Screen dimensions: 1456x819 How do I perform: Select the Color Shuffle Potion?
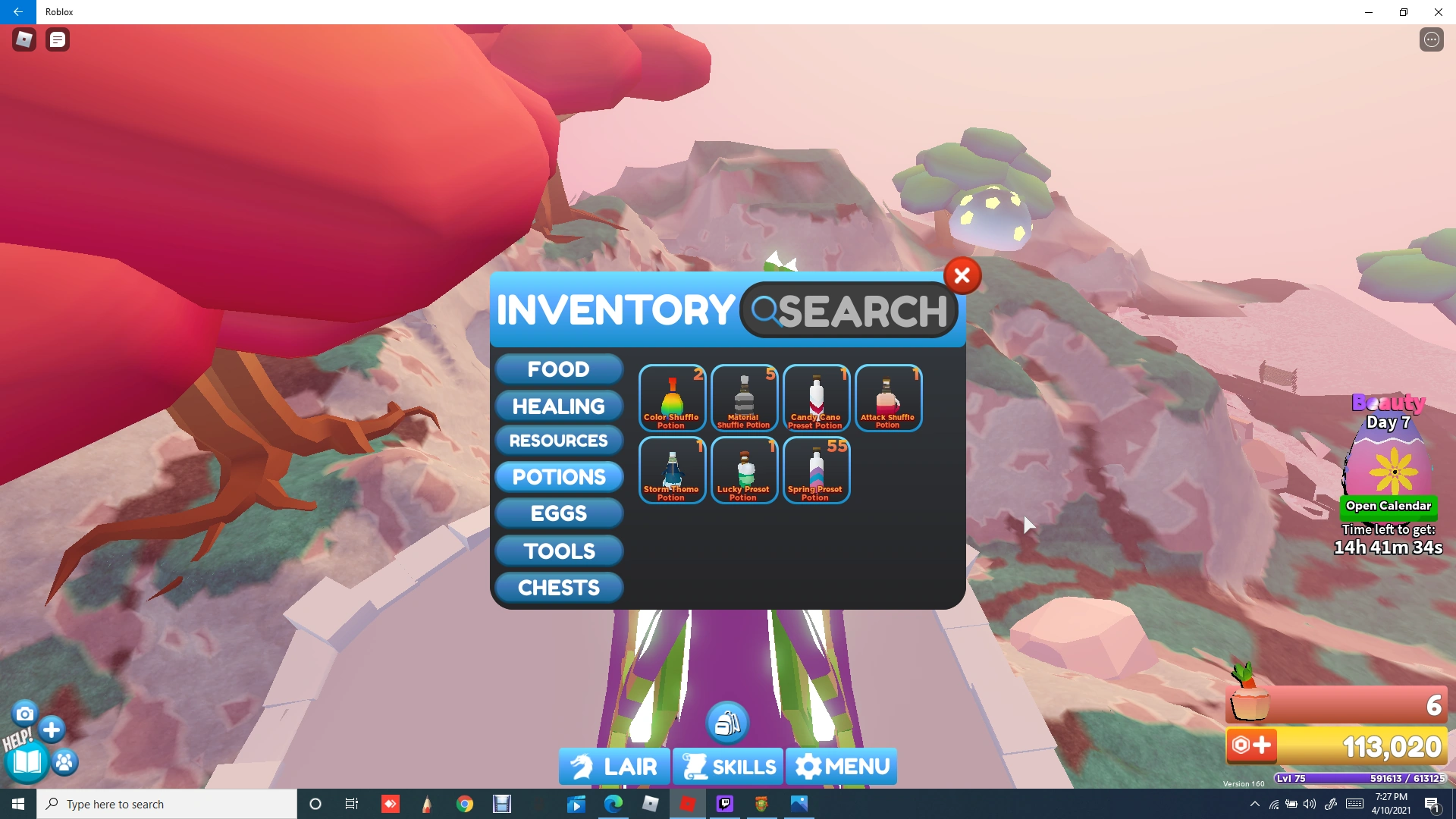672,397
